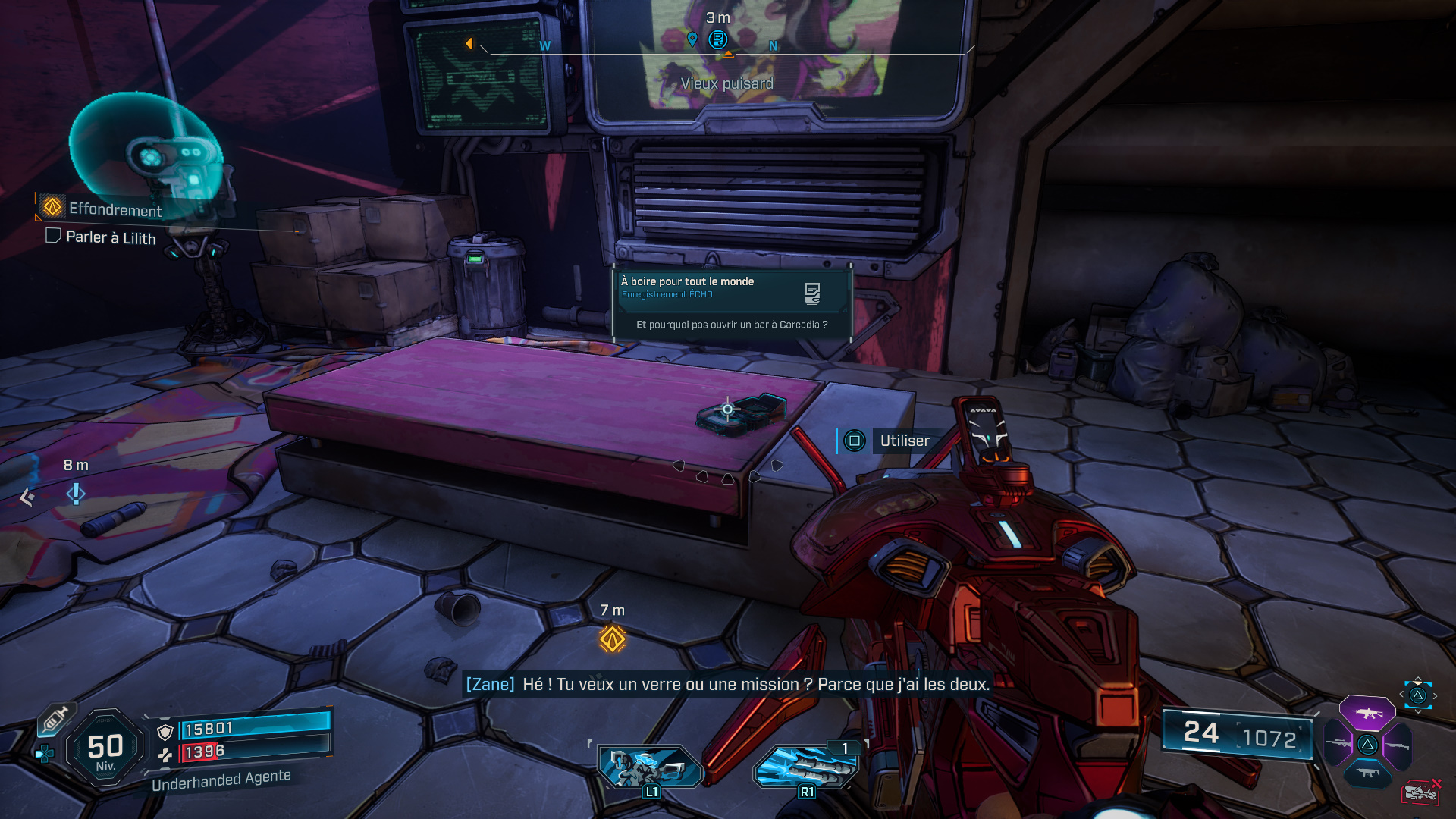Tick the Parler à Lilith objective checkbox

click(53, 236)
